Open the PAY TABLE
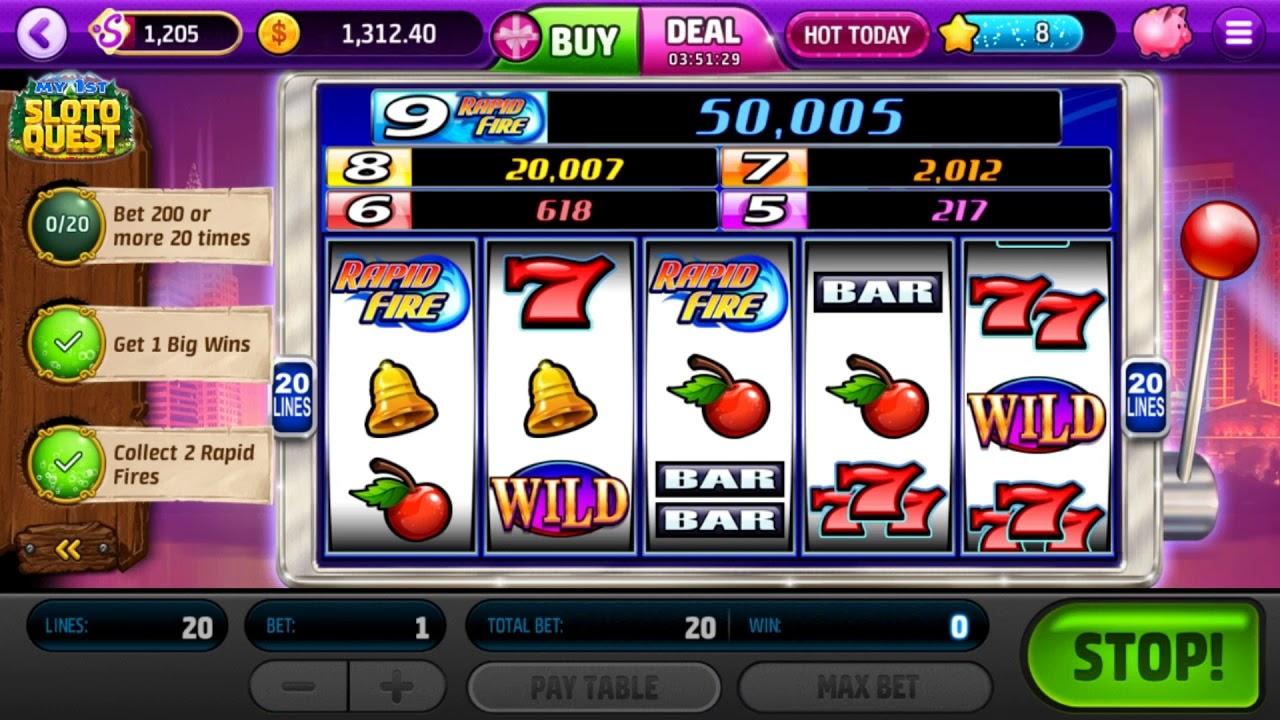The width and height of the screenshot is (1280, 720). pos(594,686)
